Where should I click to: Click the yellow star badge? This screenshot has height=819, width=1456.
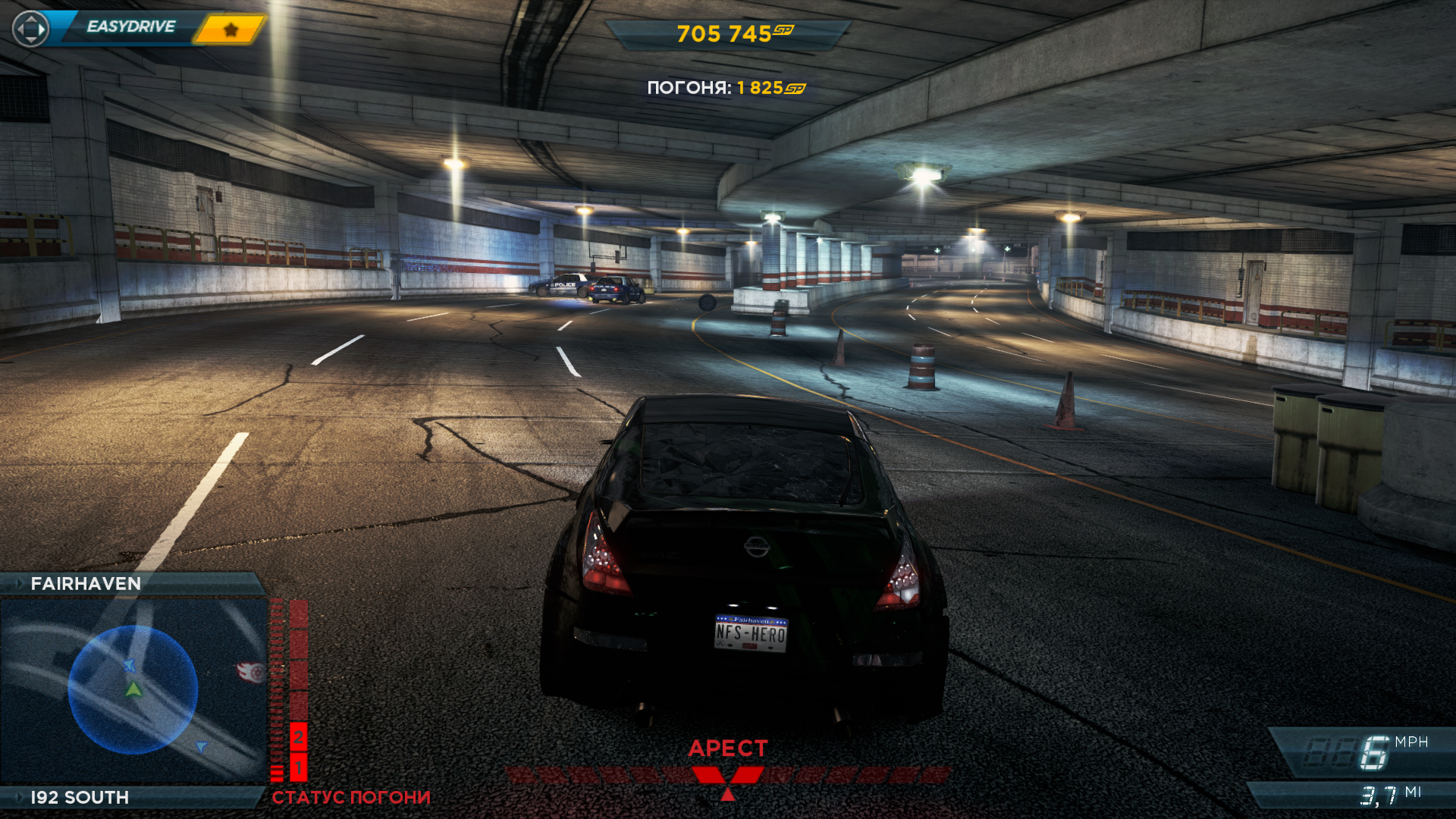(x=231, y=30)
